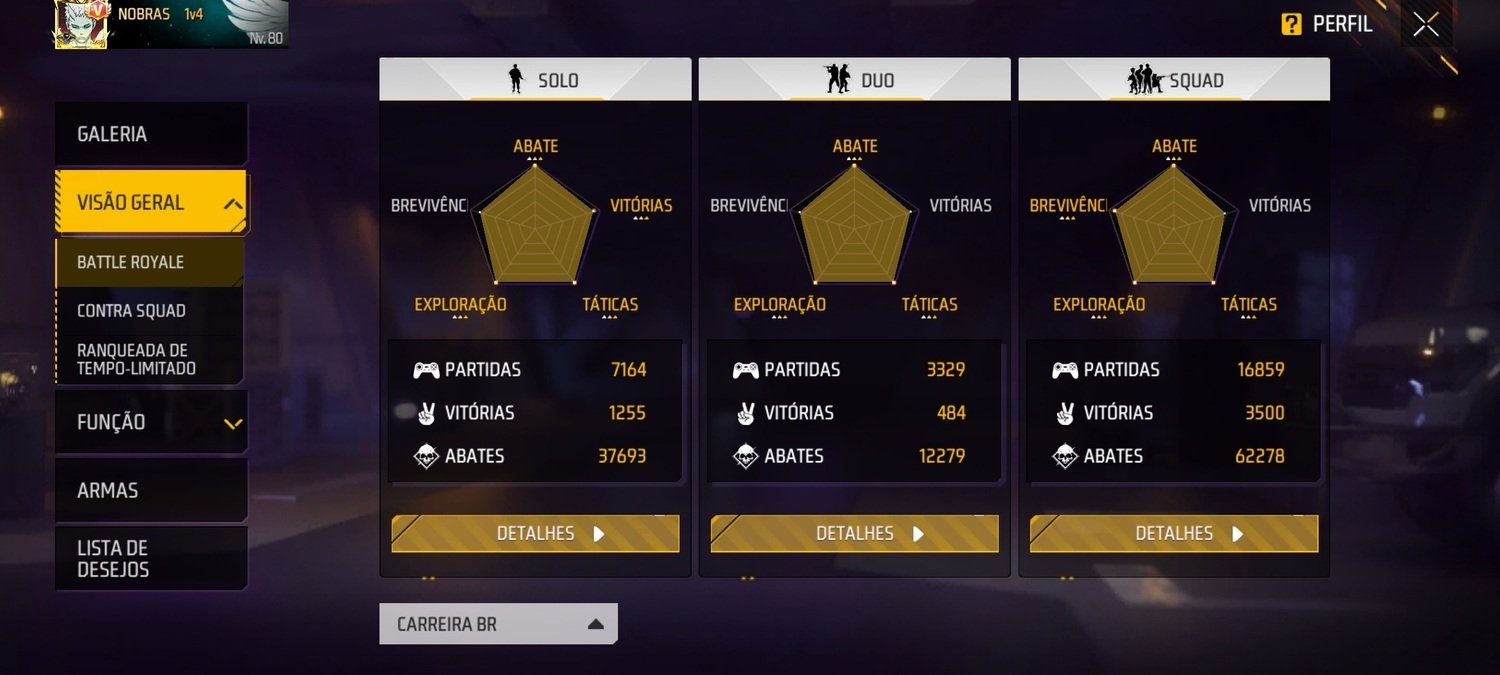Close the profile screen
1500x675 pixels.
pos(1426,25)
